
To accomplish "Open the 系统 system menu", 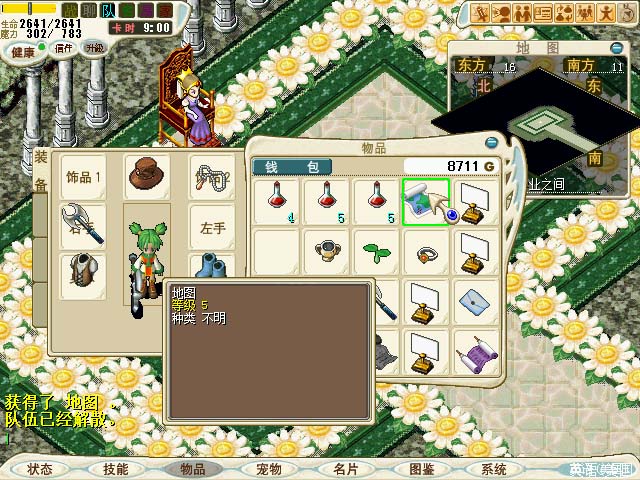I will point(494,469).
